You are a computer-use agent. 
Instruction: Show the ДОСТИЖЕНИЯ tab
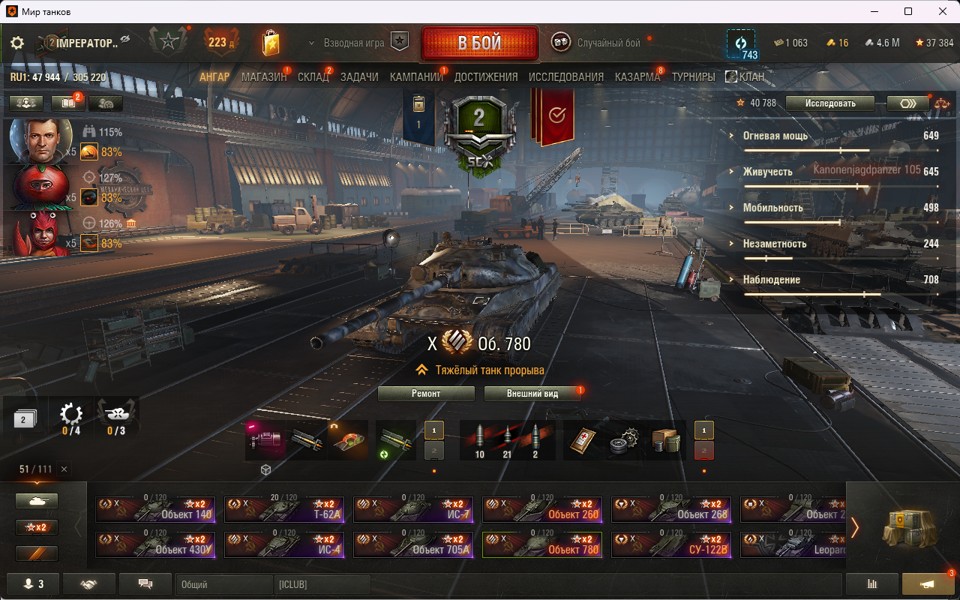[486, 77]
